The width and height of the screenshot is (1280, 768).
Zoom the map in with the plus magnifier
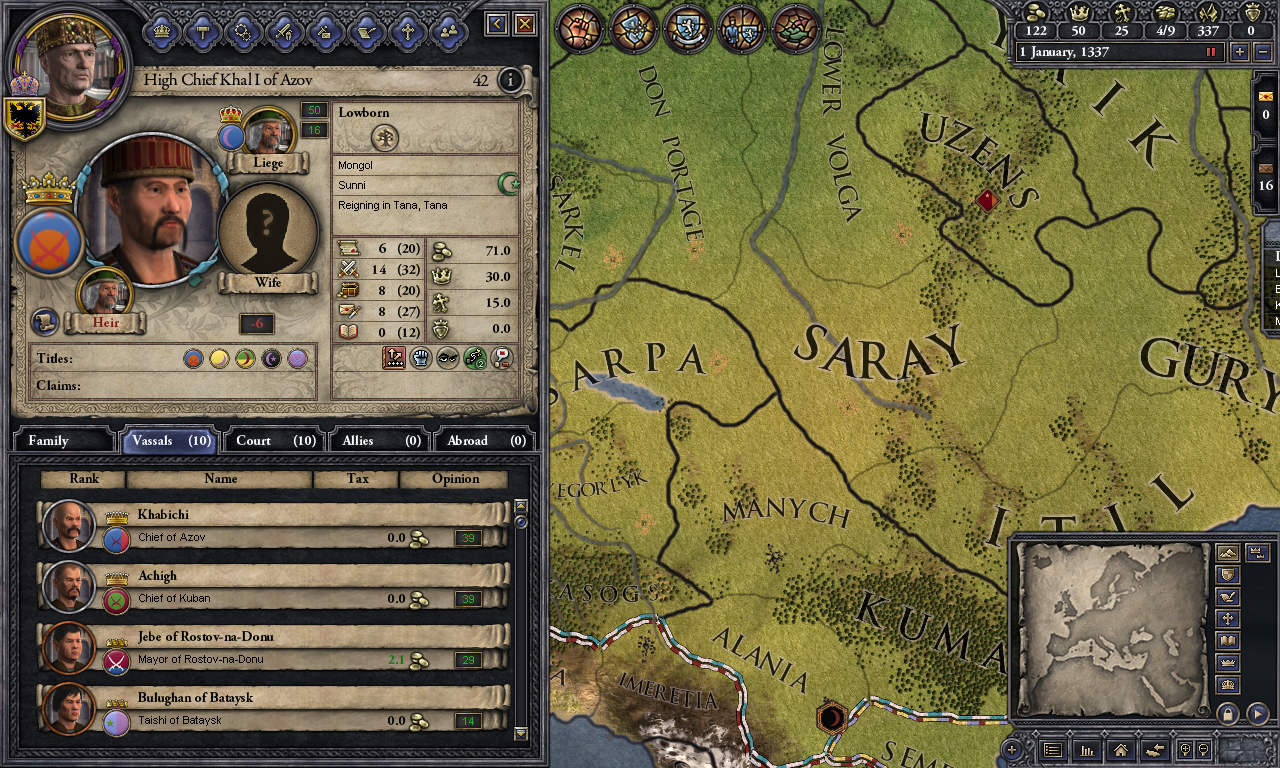(1185, 750)
